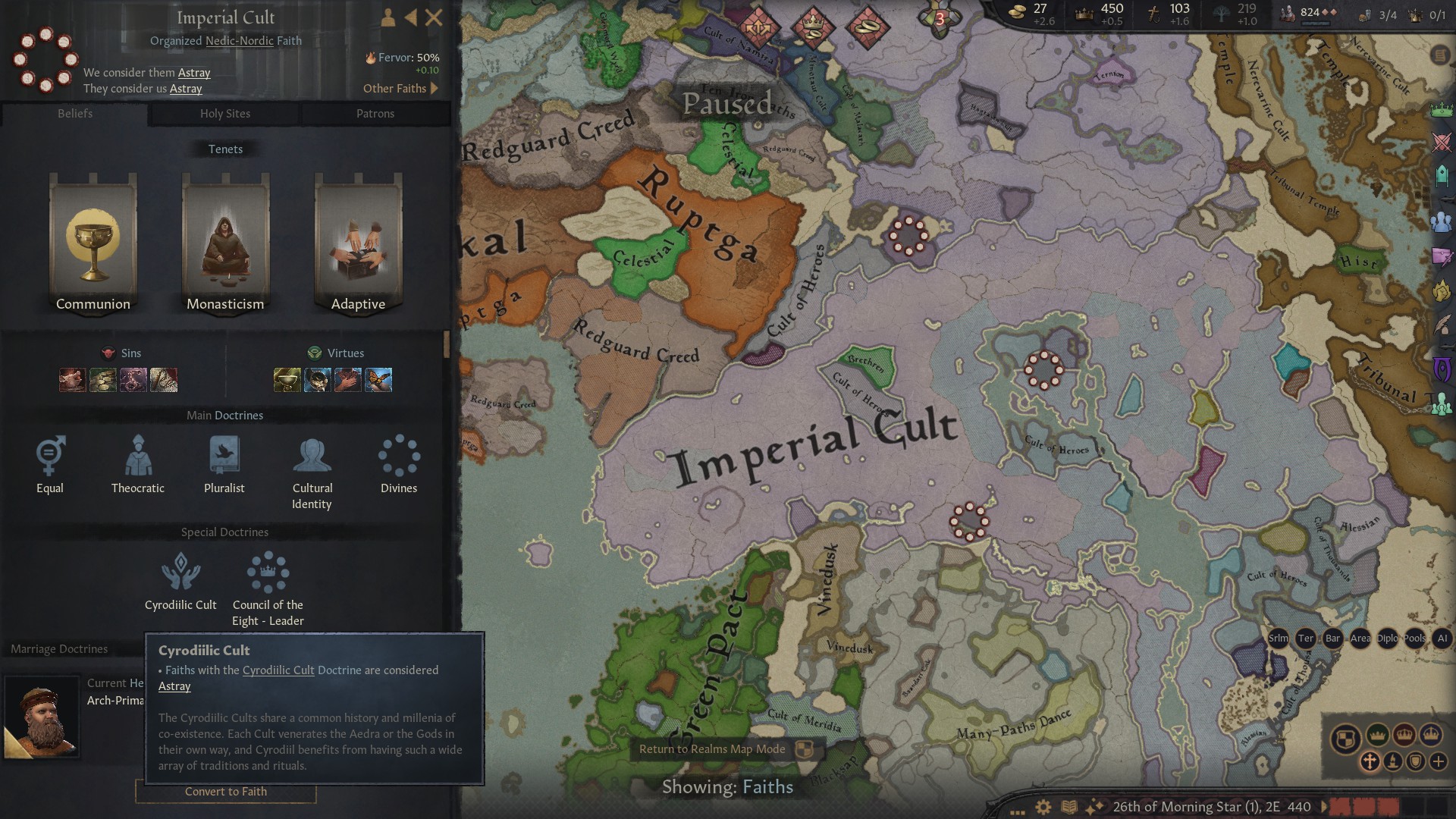Switch to the Holy Sites tab
The image size is (1456, 819).
[224, 114]
